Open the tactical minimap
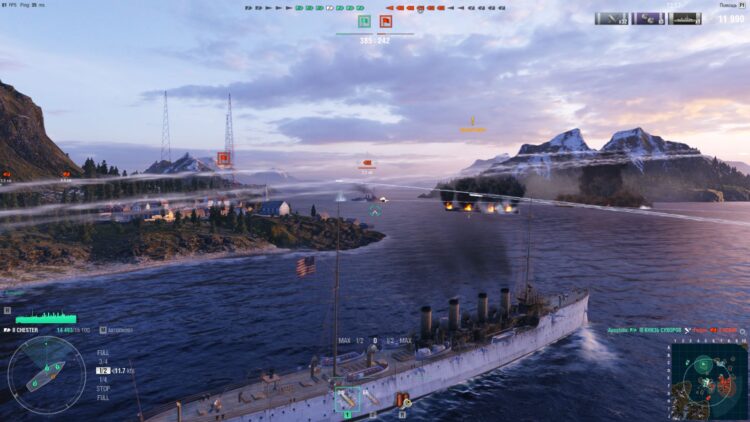Viewport: 750px width, 422px height. click(708, 381)
